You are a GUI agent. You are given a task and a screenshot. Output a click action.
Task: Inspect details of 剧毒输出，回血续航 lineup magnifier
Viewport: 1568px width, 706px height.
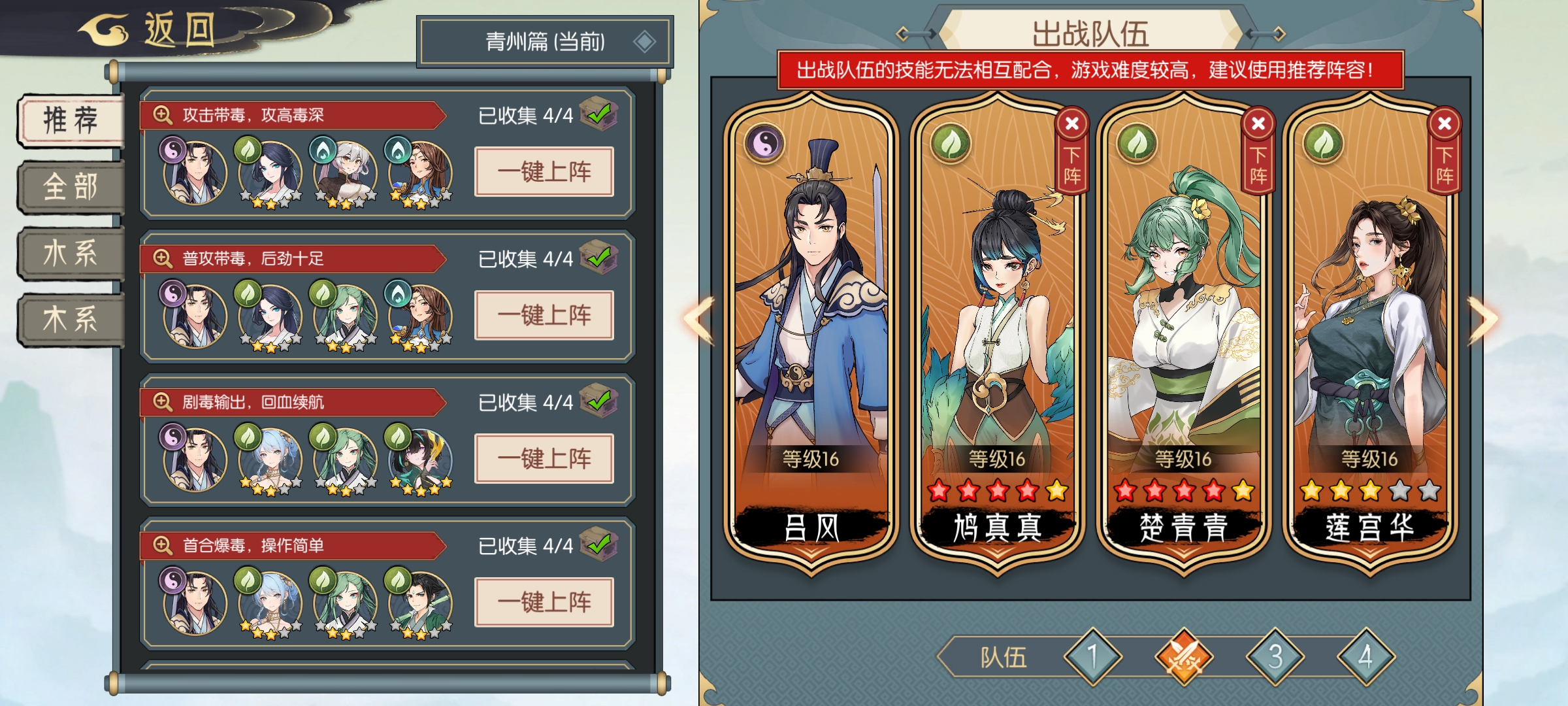tap(162, 402)
